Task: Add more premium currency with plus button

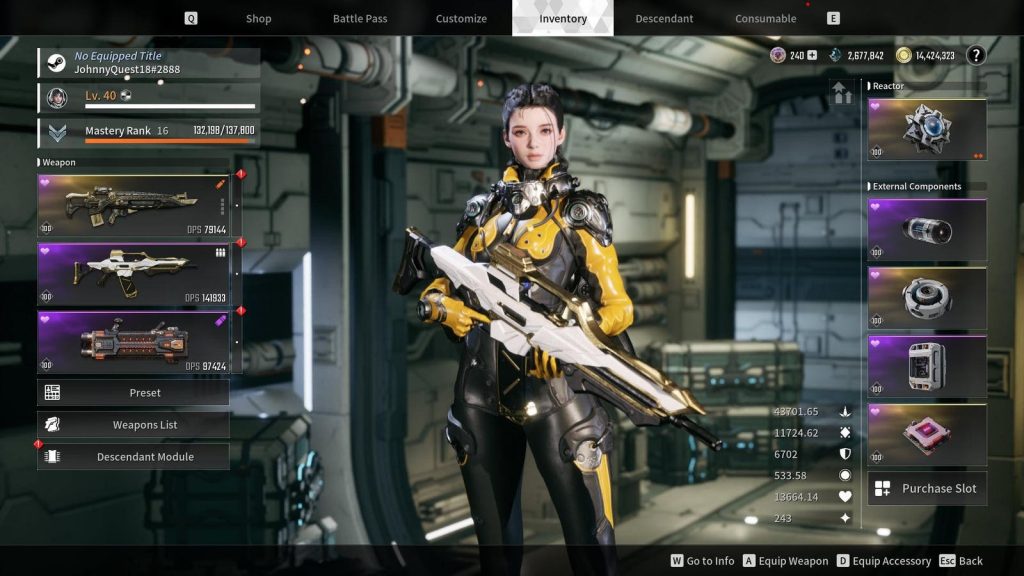Action: 812,55
